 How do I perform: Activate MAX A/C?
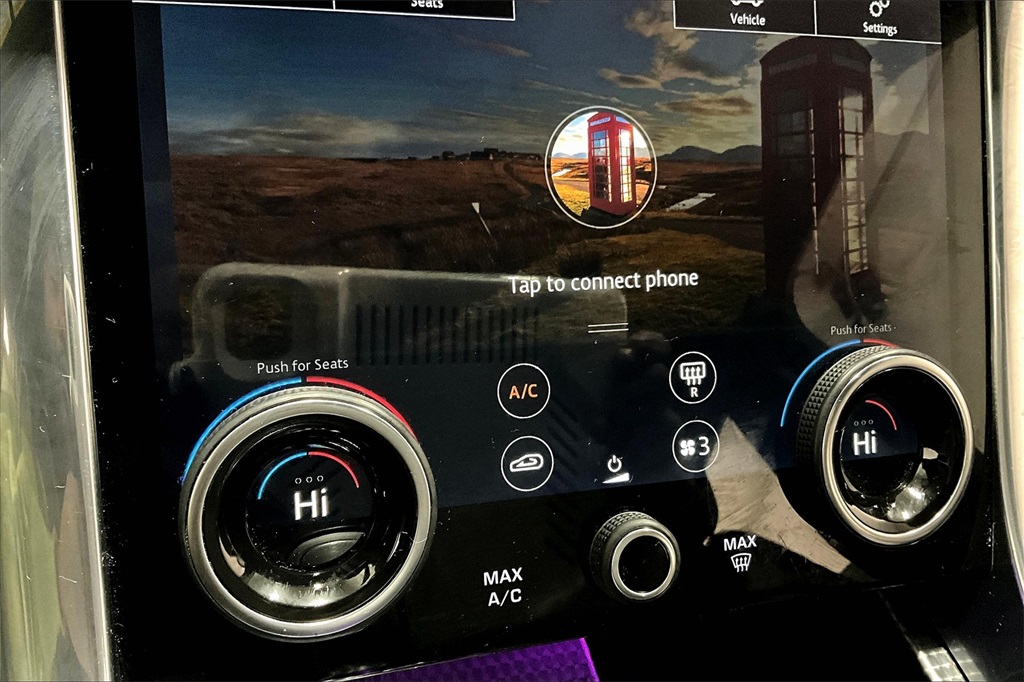(503, 588)
